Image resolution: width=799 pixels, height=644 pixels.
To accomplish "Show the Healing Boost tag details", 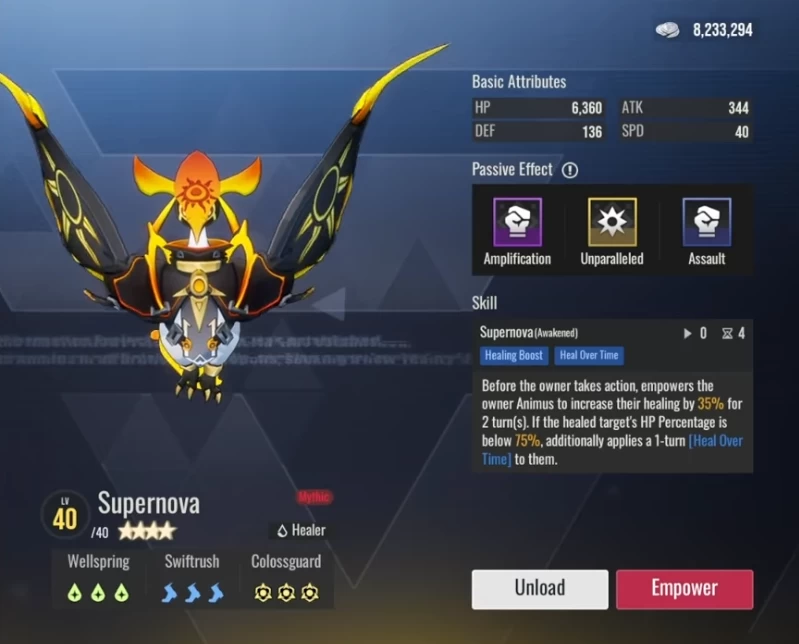I will (514, 355).
